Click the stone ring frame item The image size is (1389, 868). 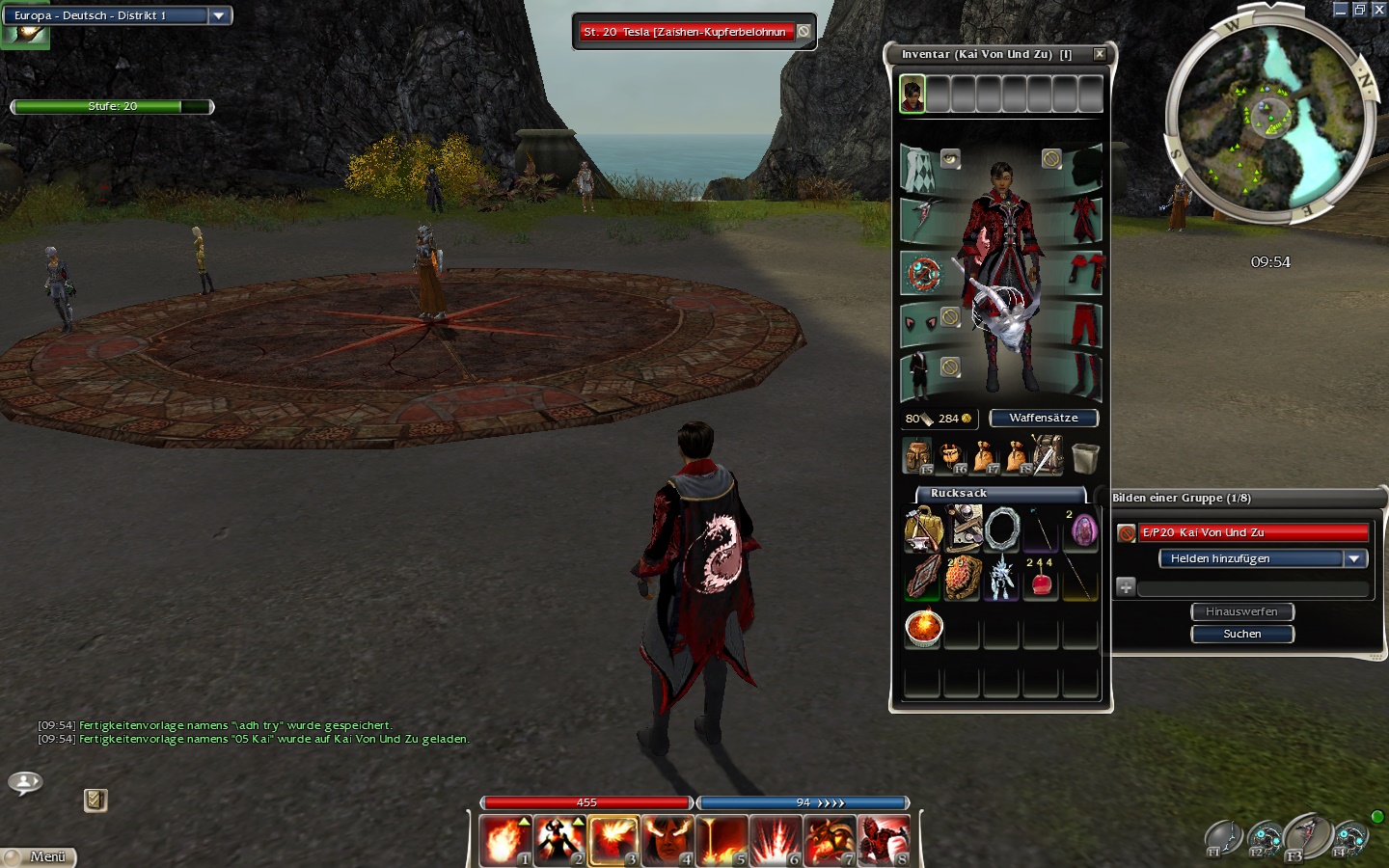click(1002, 529)
